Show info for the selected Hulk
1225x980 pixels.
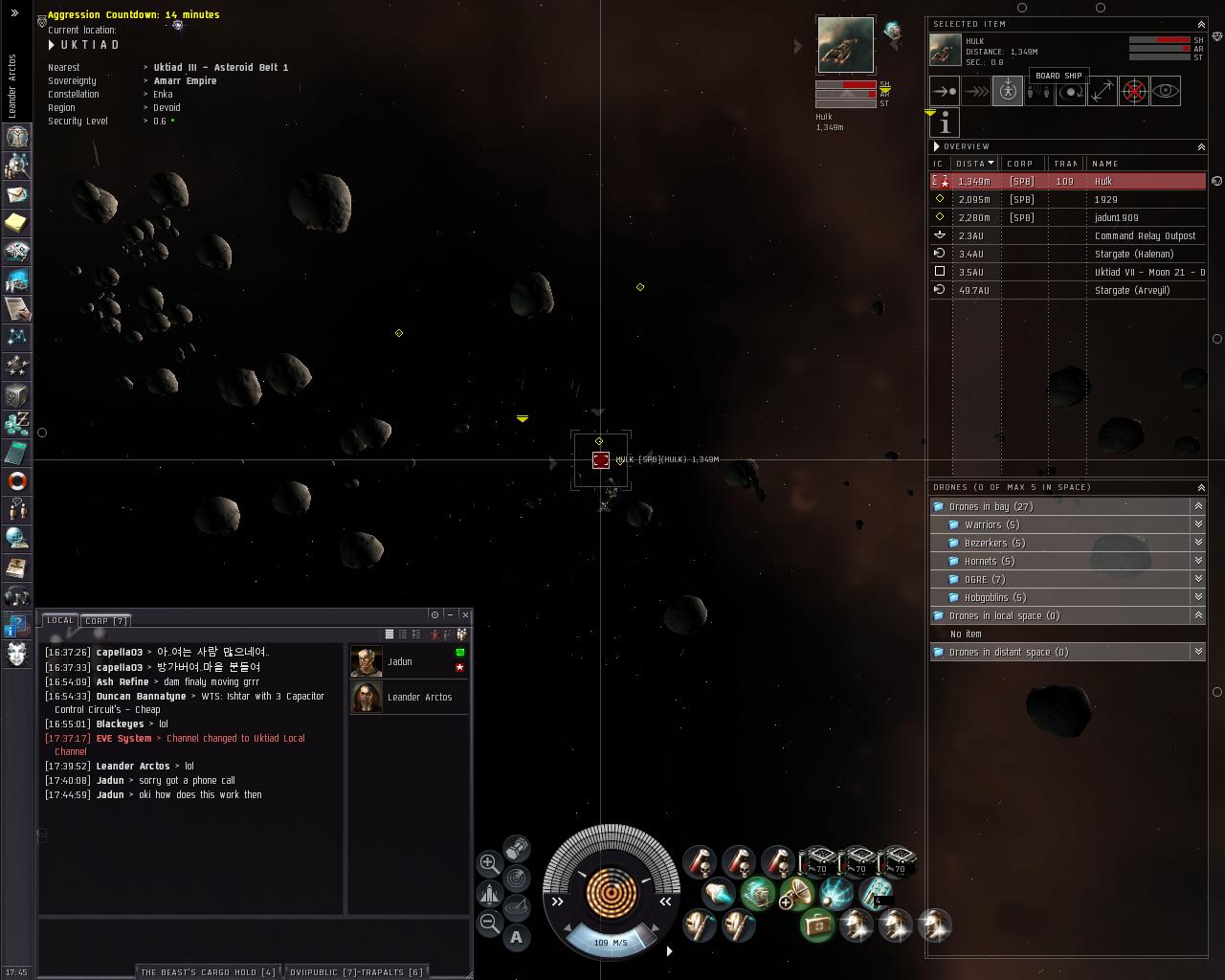[x=945, y=122]
